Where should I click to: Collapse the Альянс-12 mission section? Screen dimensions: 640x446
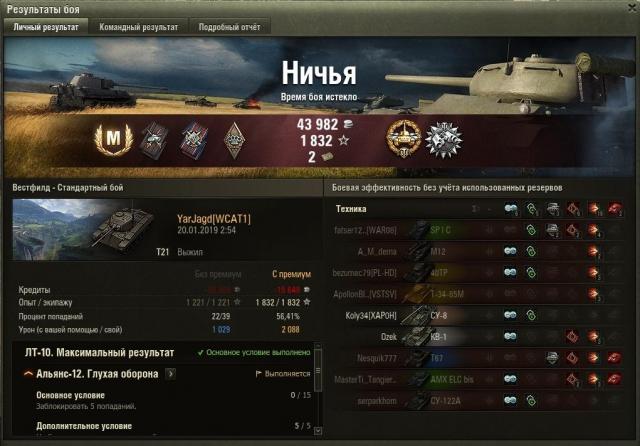27,374
